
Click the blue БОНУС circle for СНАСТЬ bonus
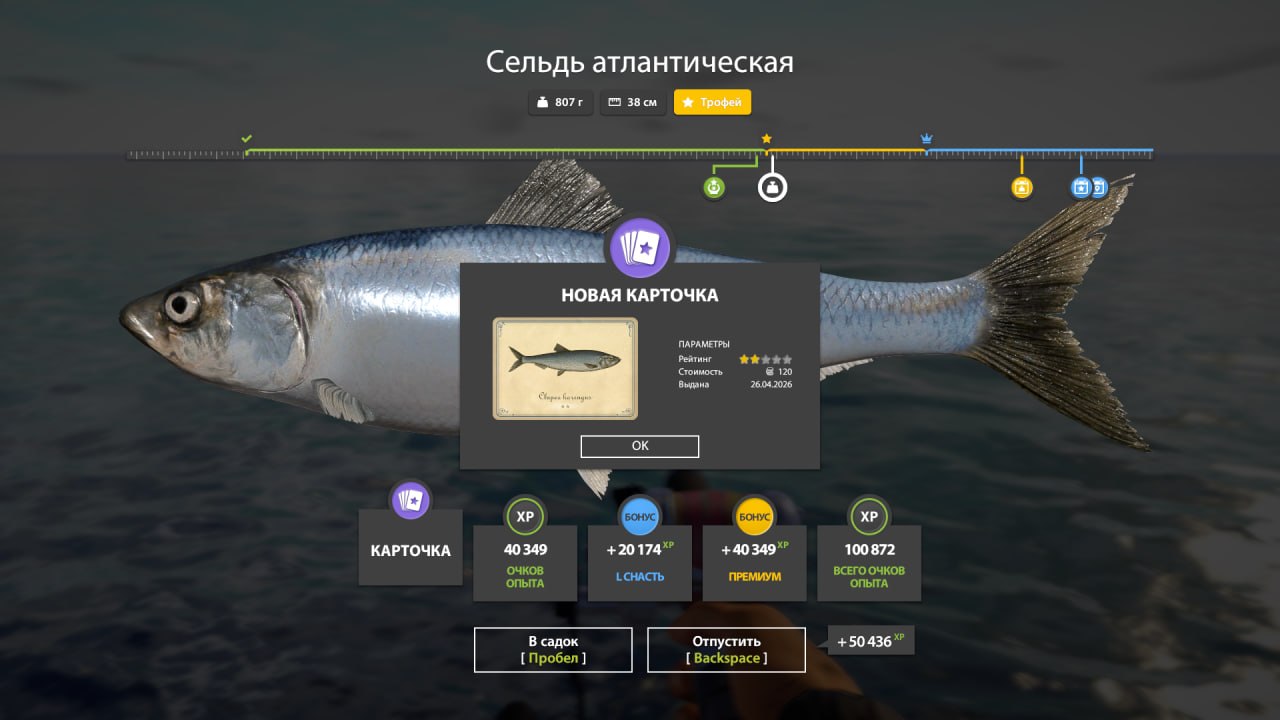639,516
